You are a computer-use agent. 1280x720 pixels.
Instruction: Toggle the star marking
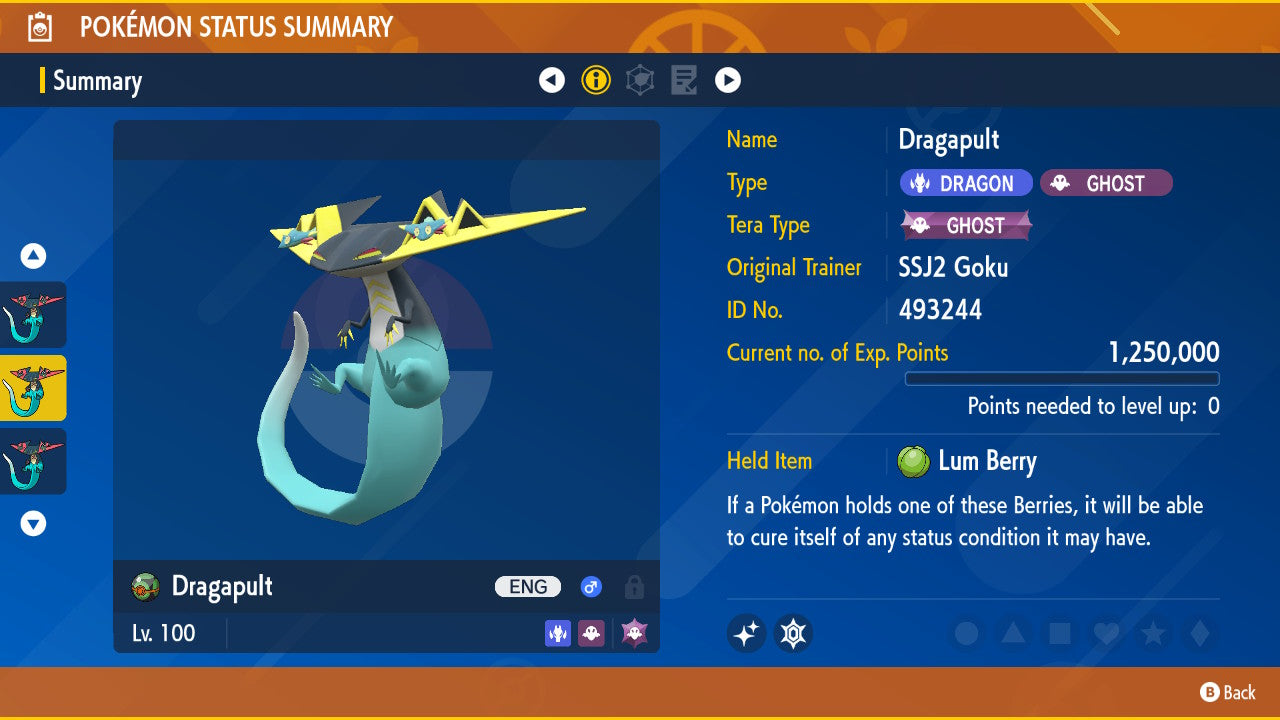click(x=1152, y=633)
